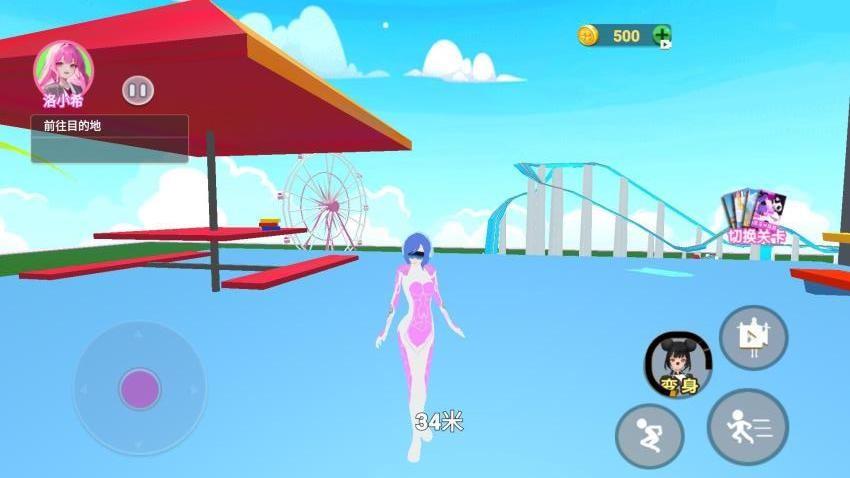Trigger the crouching figure action button

(x=649, y=436)
